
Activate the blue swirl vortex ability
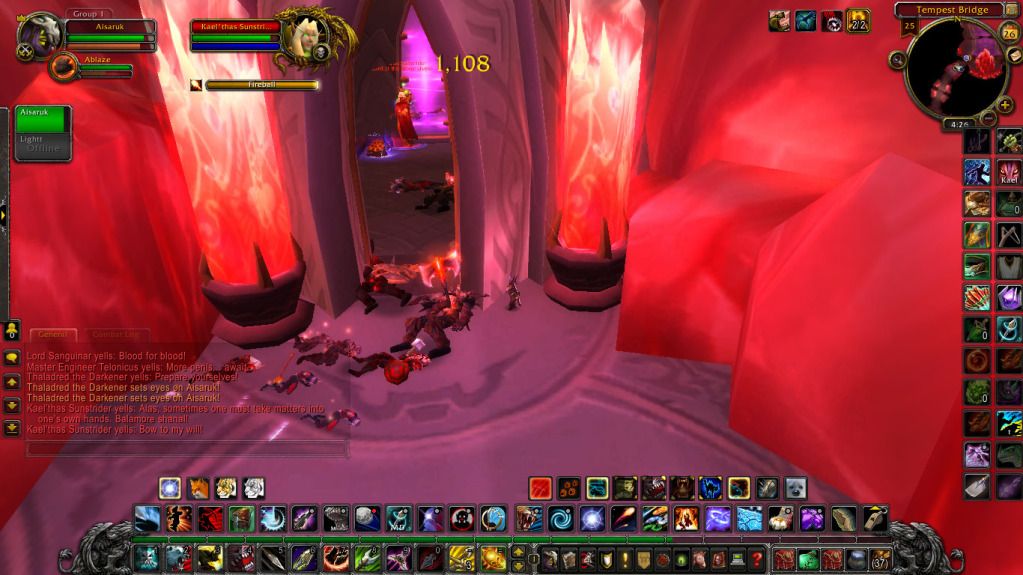tap(558, 519)
